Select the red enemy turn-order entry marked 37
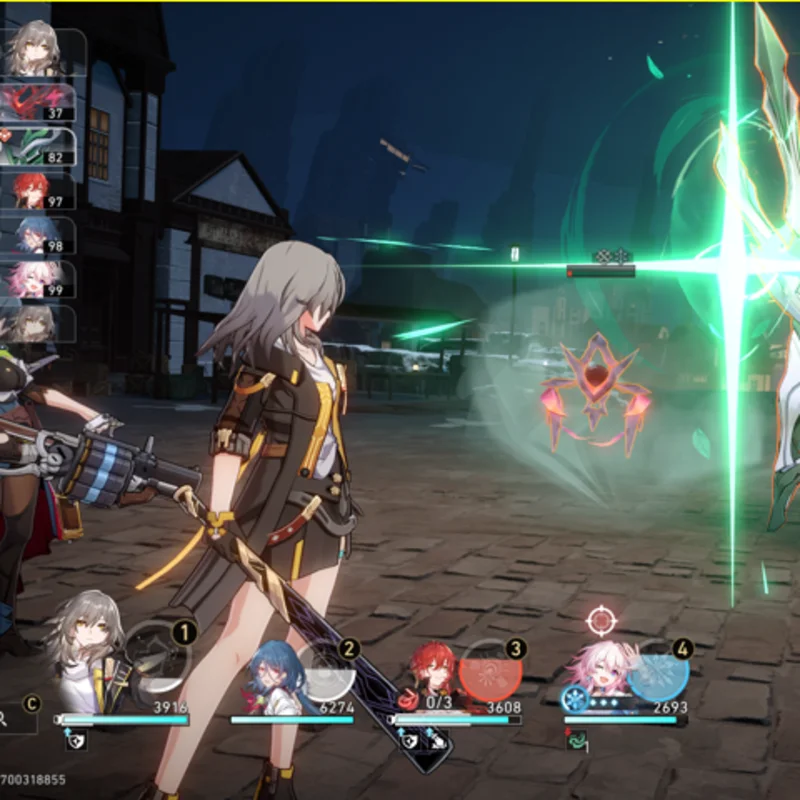The width and height of the screenshot is (800, 800). (x=40, y=102)
